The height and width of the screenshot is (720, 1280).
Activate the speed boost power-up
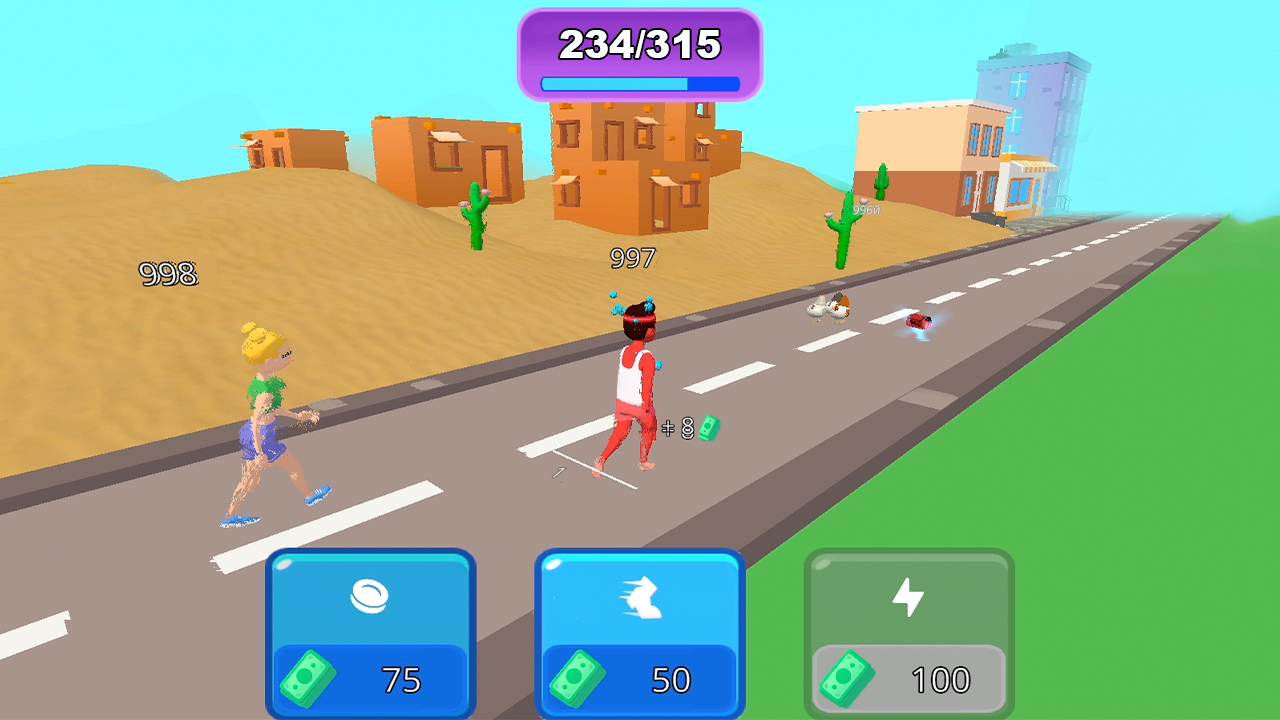click(x=640, y=630)
